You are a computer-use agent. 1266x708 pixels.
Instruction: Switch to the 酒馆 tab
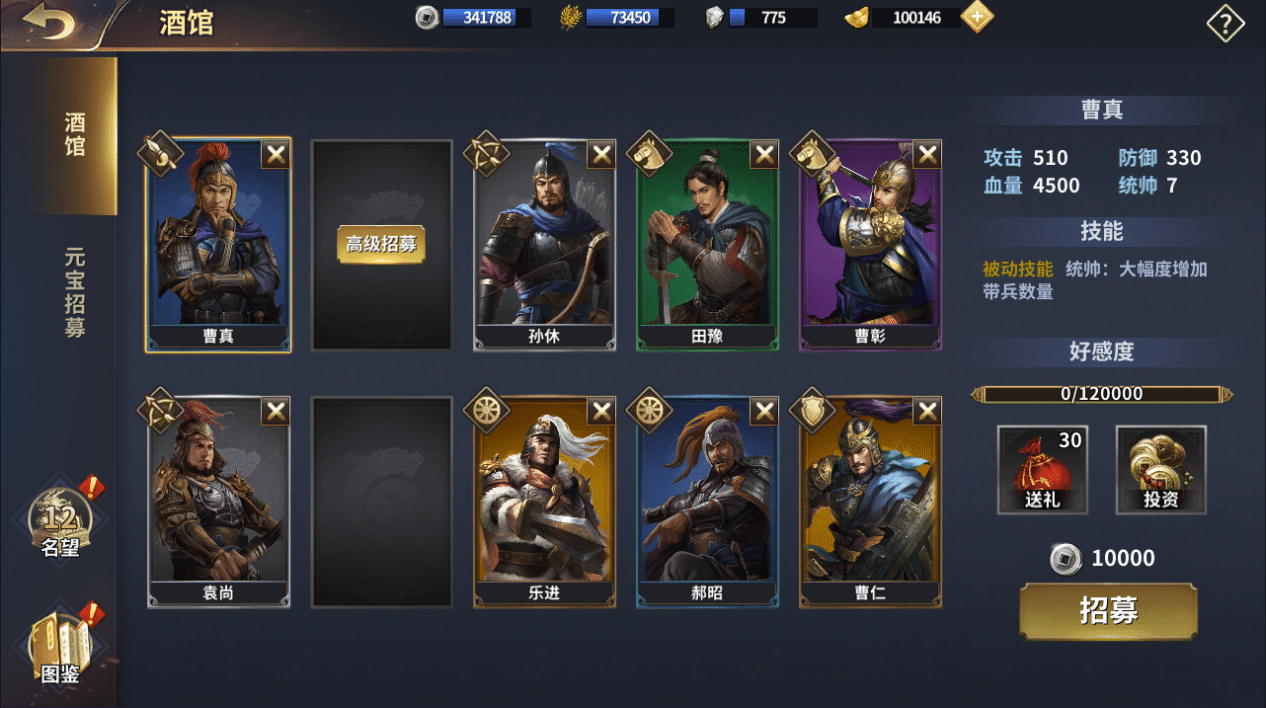point(74,135)
